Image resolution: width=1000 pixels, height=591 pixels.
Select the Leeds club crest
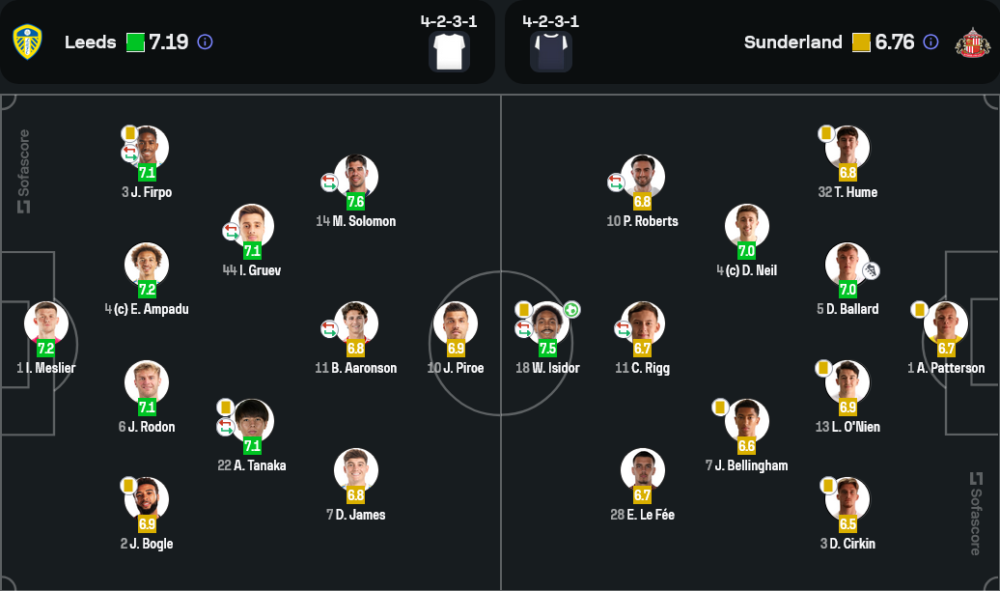(x=27, y=42)
